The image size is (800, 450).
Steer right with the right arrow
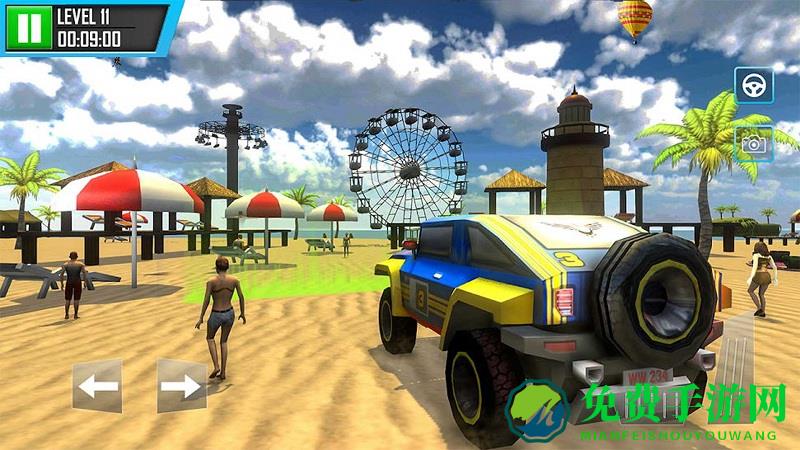point(181,386)
